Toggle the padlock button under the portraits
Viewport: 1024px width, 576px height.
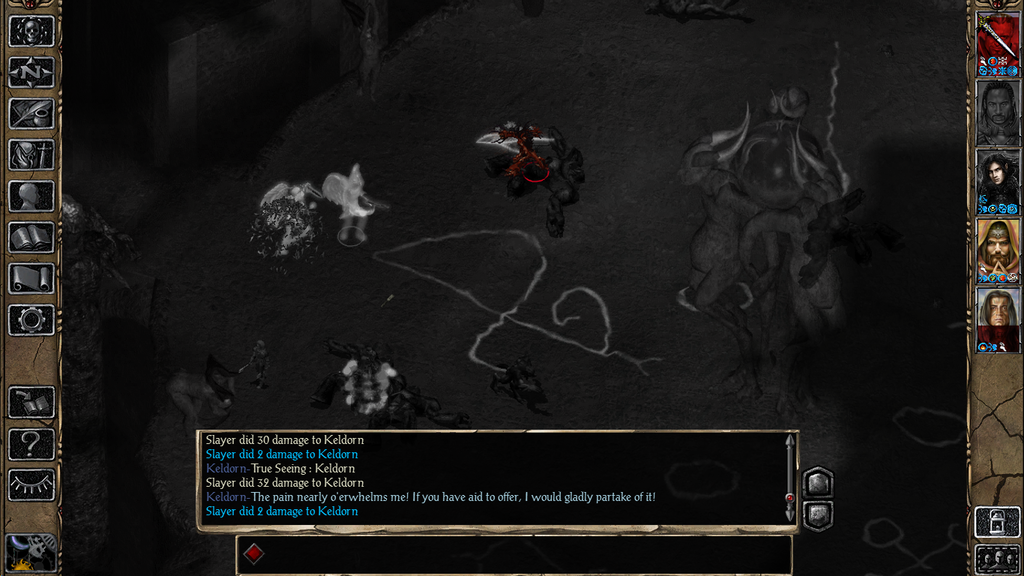997,523
